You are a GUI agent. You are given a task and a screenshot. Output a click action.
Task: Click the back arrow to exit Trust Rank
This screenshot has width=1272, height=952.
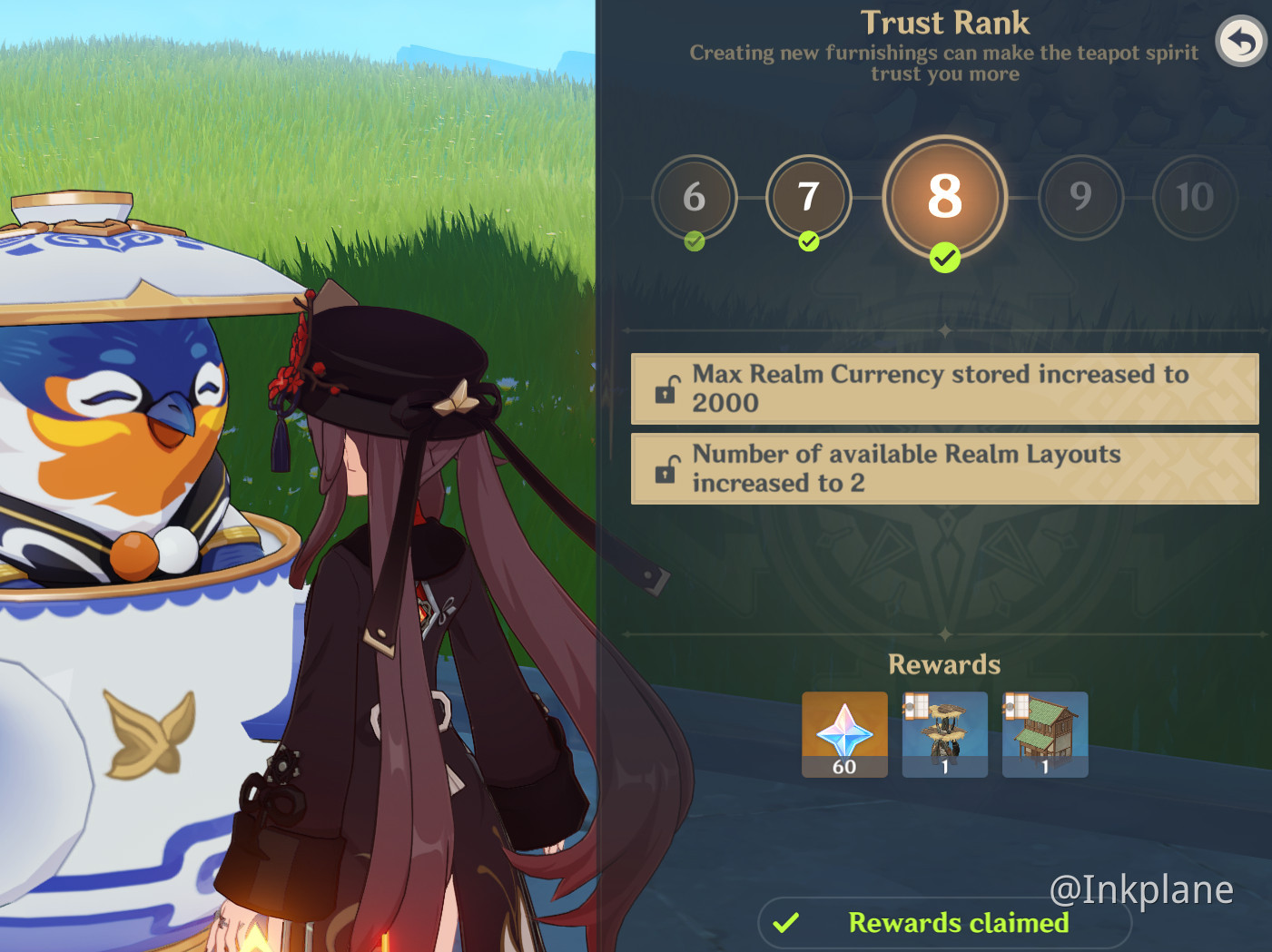pos(1240,41)
